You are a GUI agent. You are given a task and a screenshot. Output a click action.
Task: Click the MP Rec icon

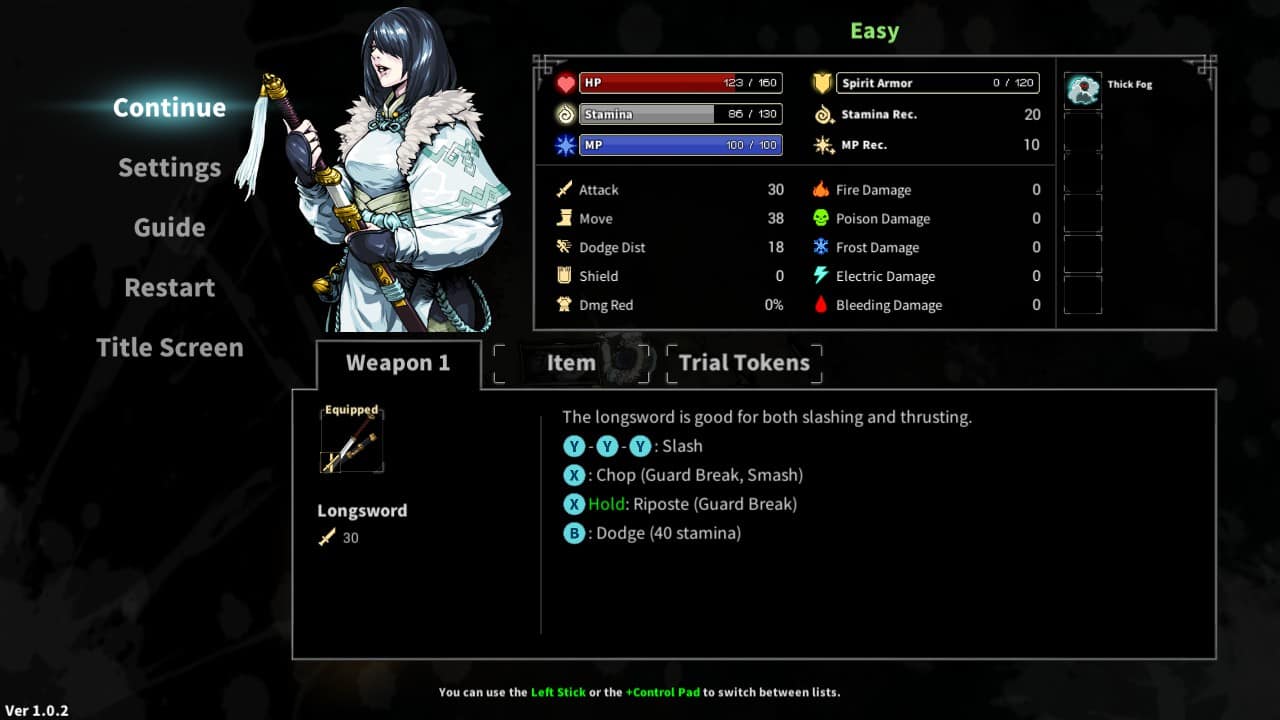pos(824,144)
